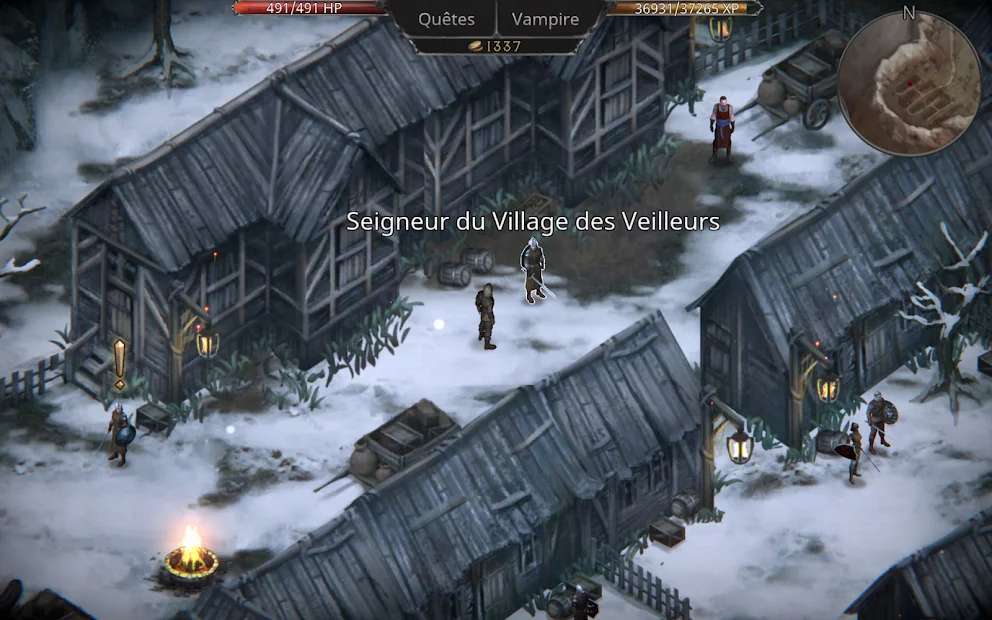The width and height of the screenshot is (992, 620).
Task: Open the Vampire character menu
Action: (x=545, y=19)
